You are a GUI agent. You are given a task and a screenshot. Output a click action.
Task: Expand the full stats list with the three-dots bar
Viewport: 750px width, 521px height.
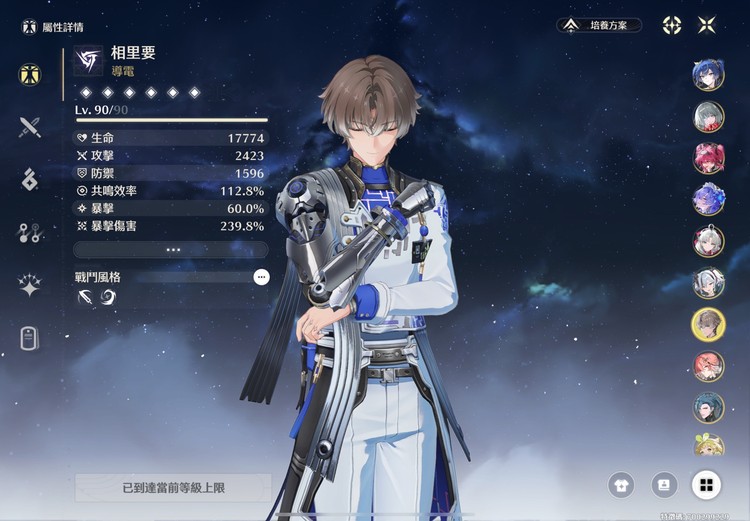tap(172, 249)
